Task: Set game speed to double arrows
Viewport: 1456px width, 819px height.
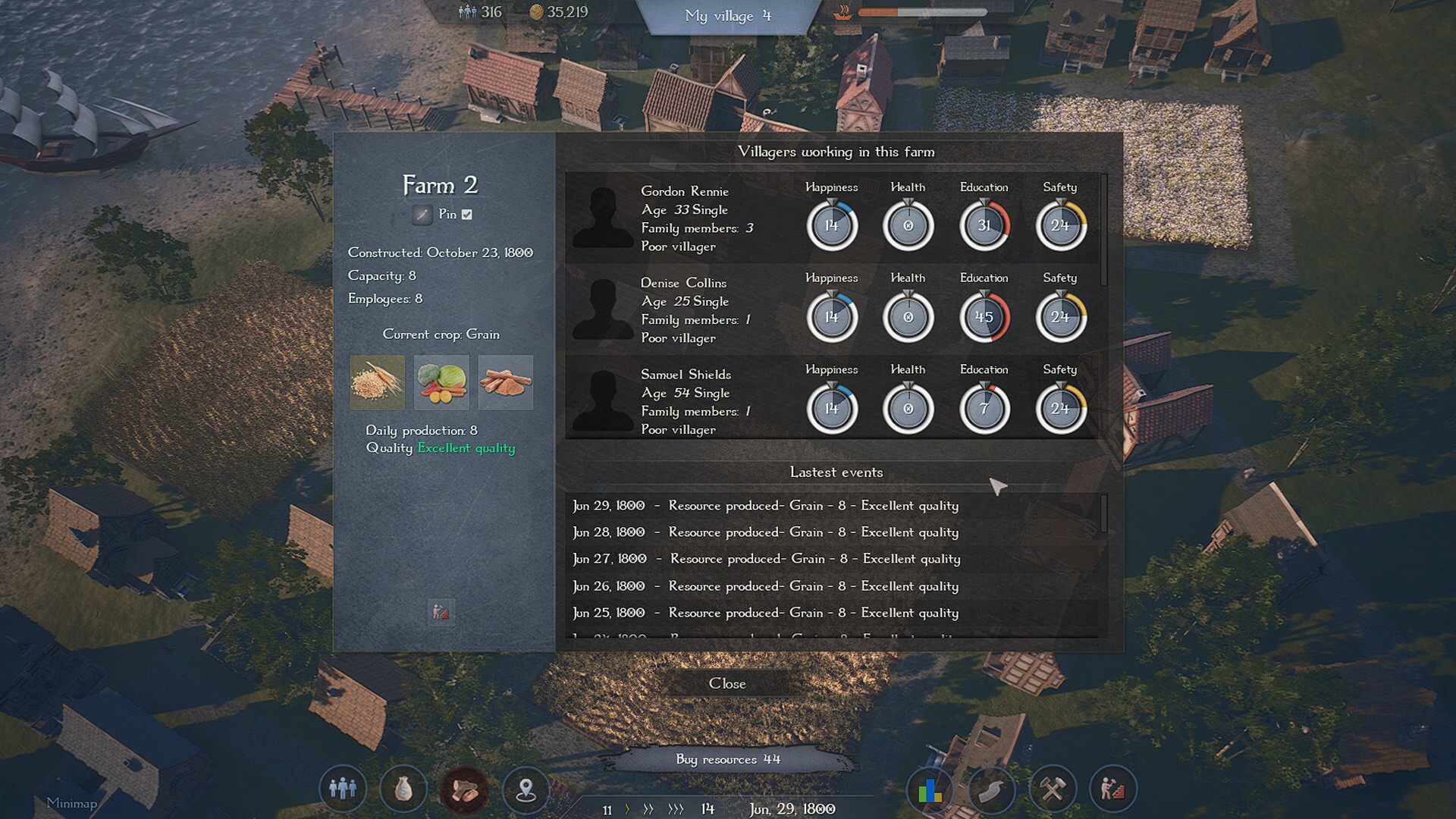Action: (x=648, y=809)
